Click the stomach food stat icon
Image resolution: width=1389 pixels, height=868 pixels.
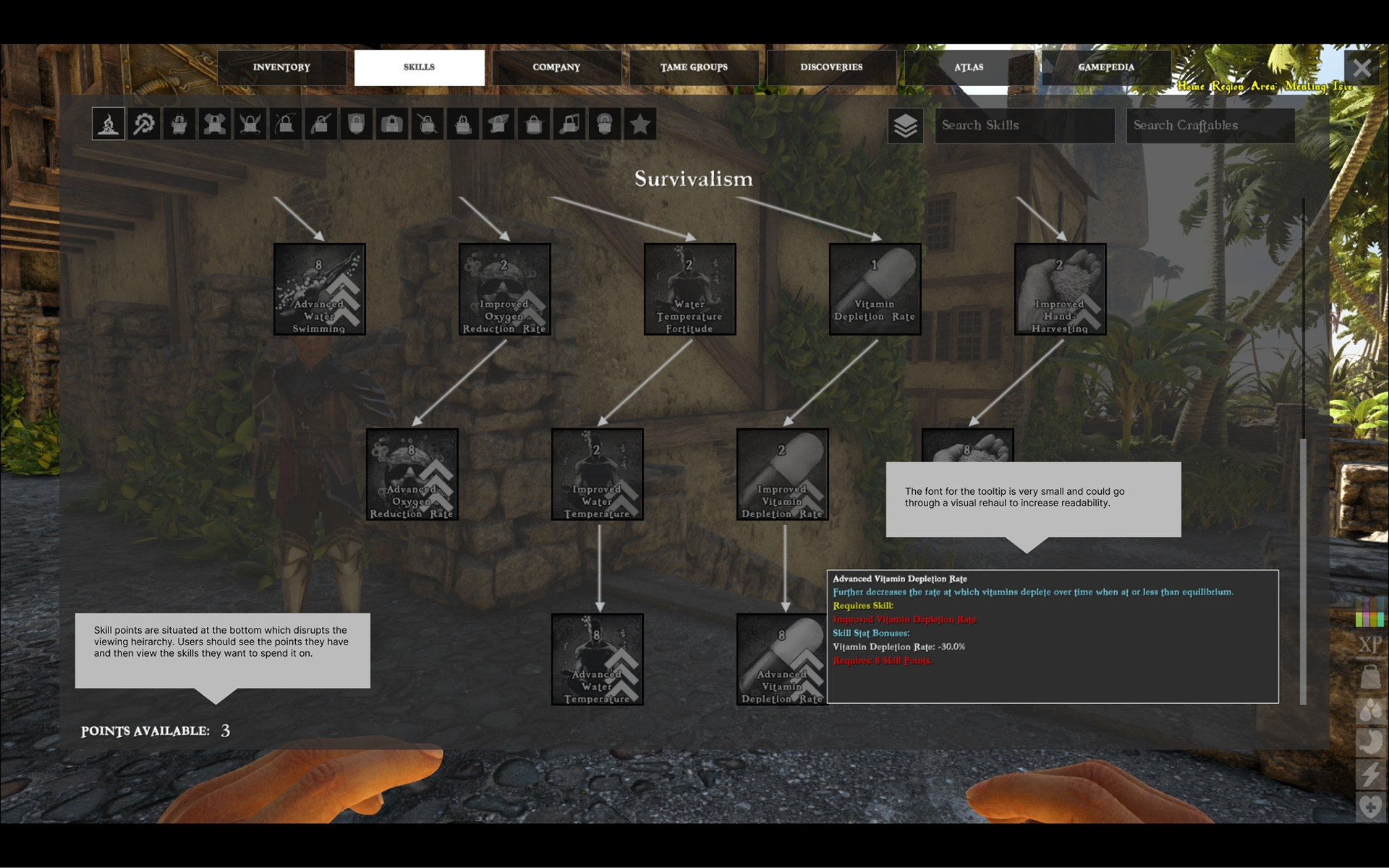coord(1369,740)
